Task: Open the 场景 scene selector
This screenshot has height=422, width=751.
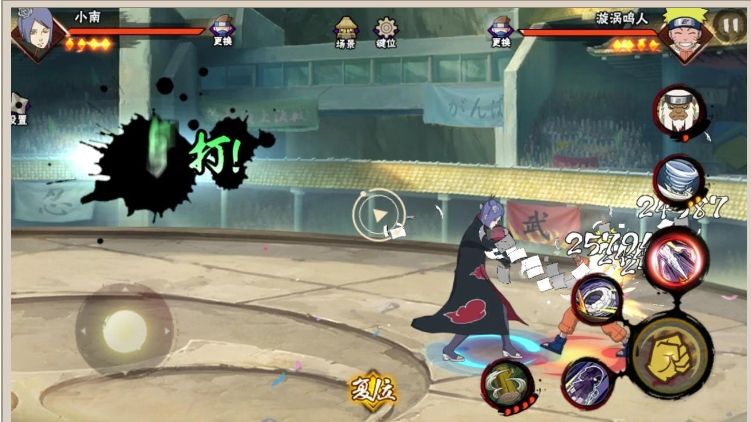Action: coord(346,32)
